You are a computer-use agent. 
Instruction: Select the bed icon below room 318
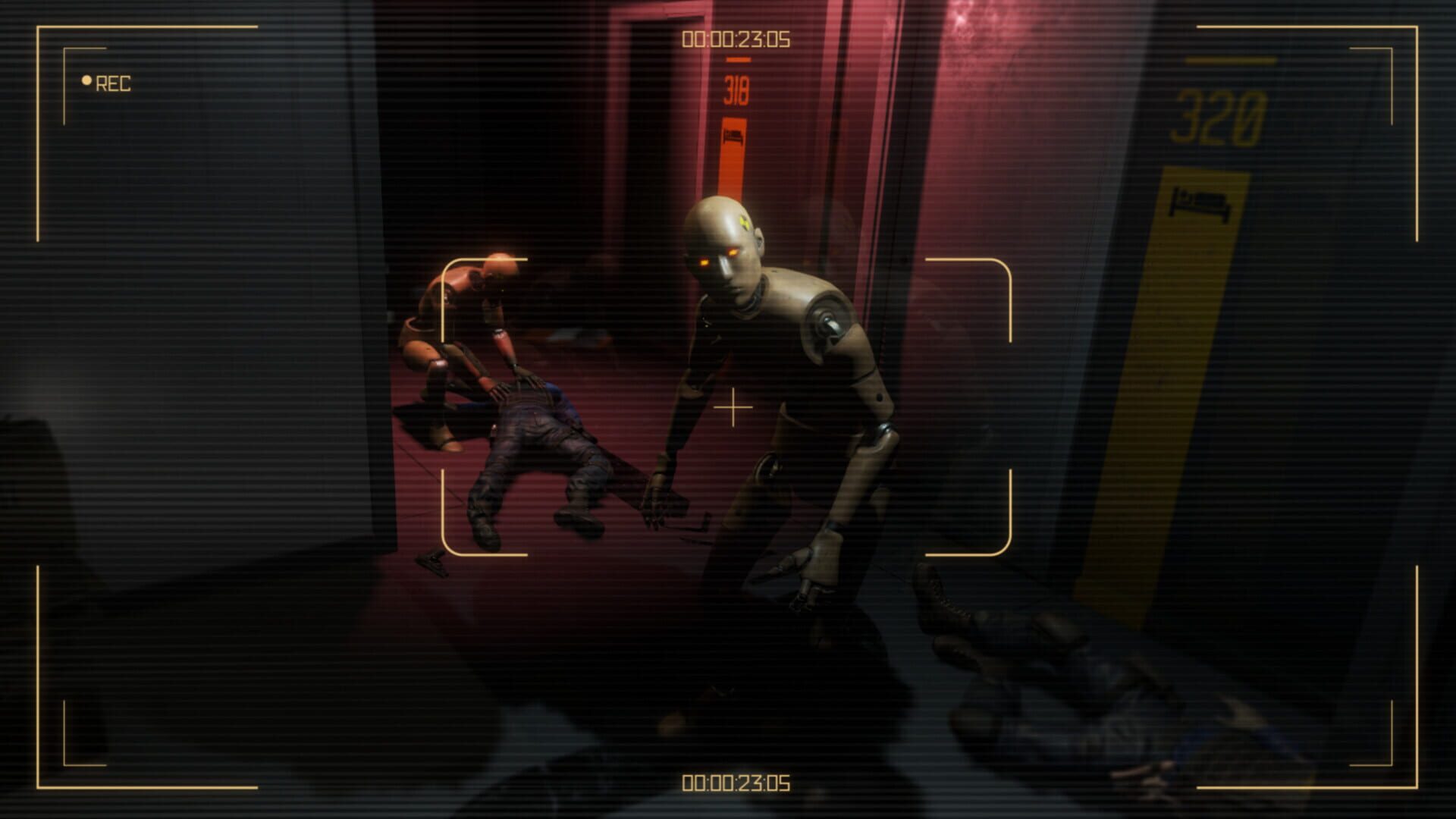click(x=733, y=136)
